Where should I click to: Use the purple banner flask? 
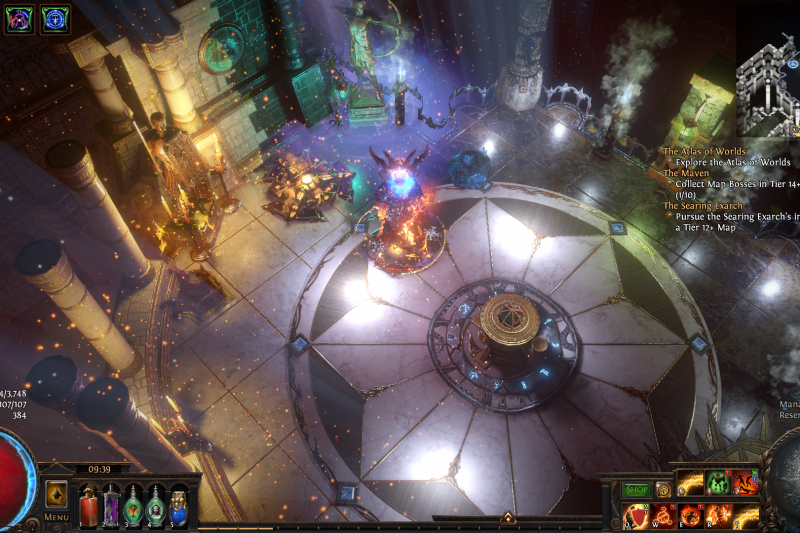tap(111, 506)
